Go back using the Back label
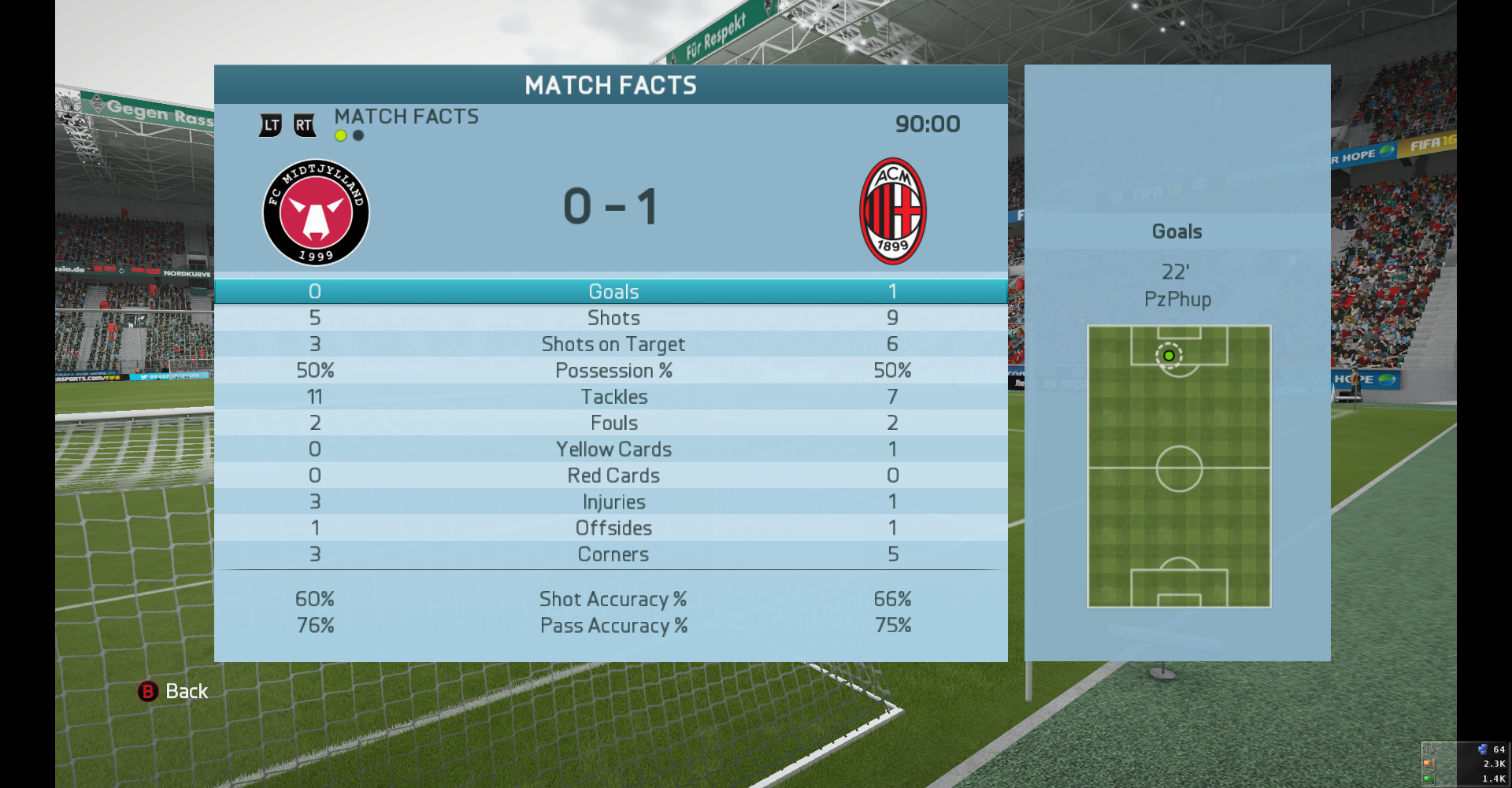The image size is (1512, 788). (x=186, y=691)
